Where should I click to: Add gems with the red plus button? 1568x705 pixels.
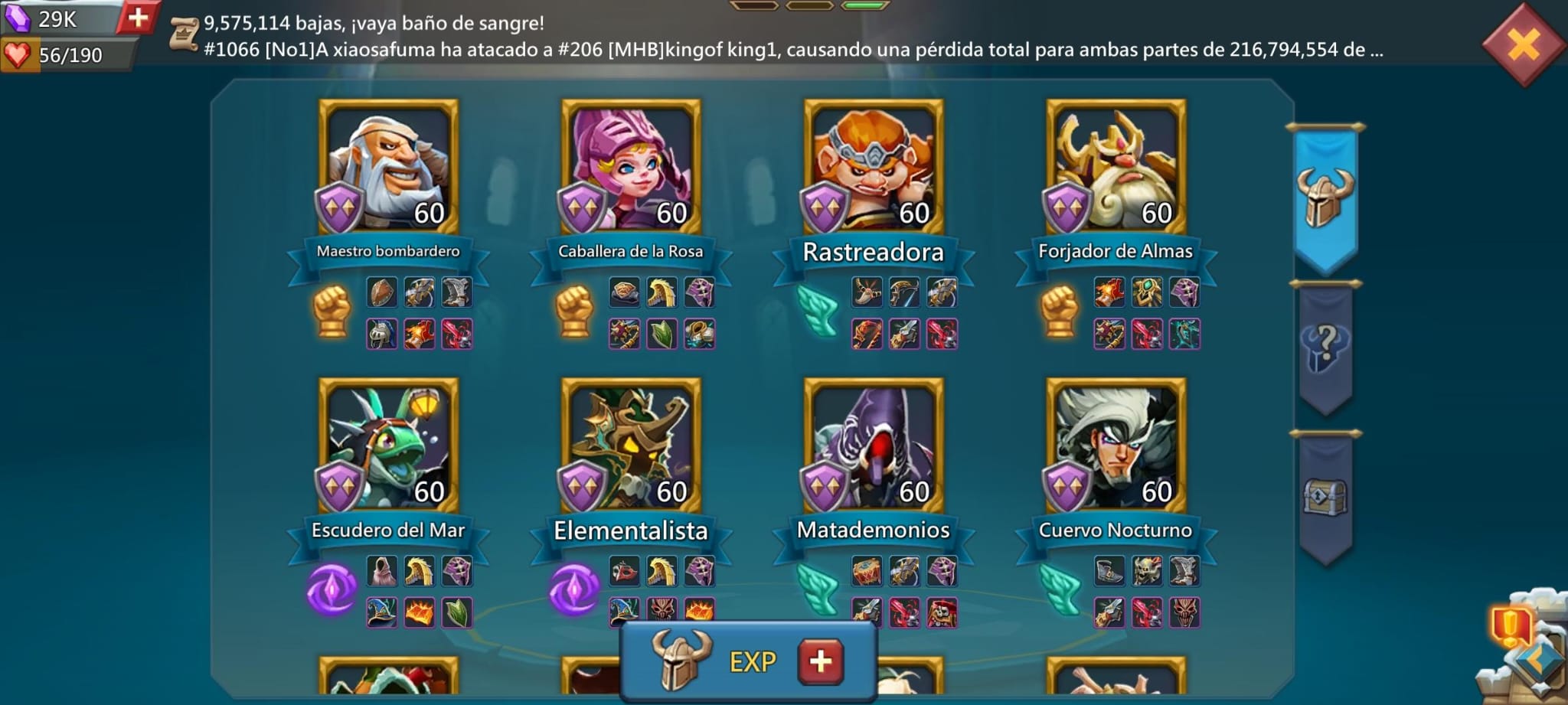coord(138,18)
